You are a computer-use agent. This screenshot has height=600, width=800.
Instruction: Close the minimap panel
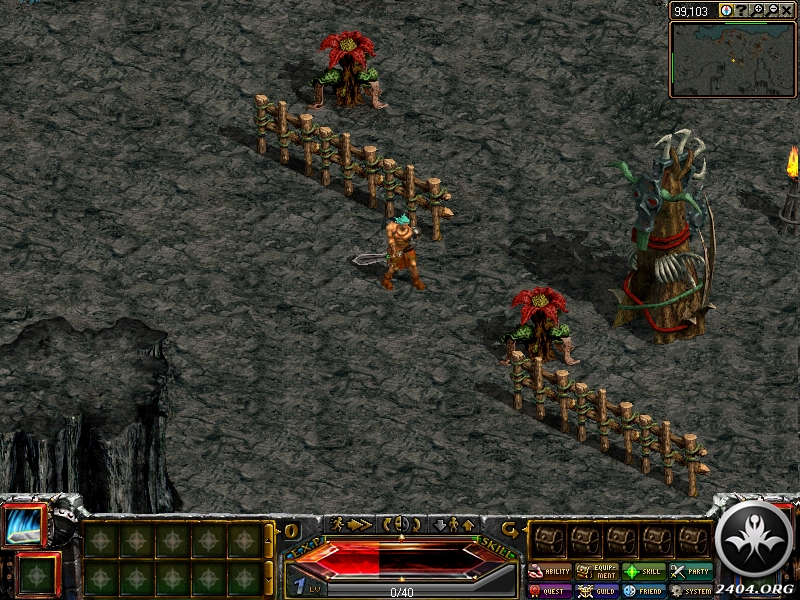coord(787,10)
